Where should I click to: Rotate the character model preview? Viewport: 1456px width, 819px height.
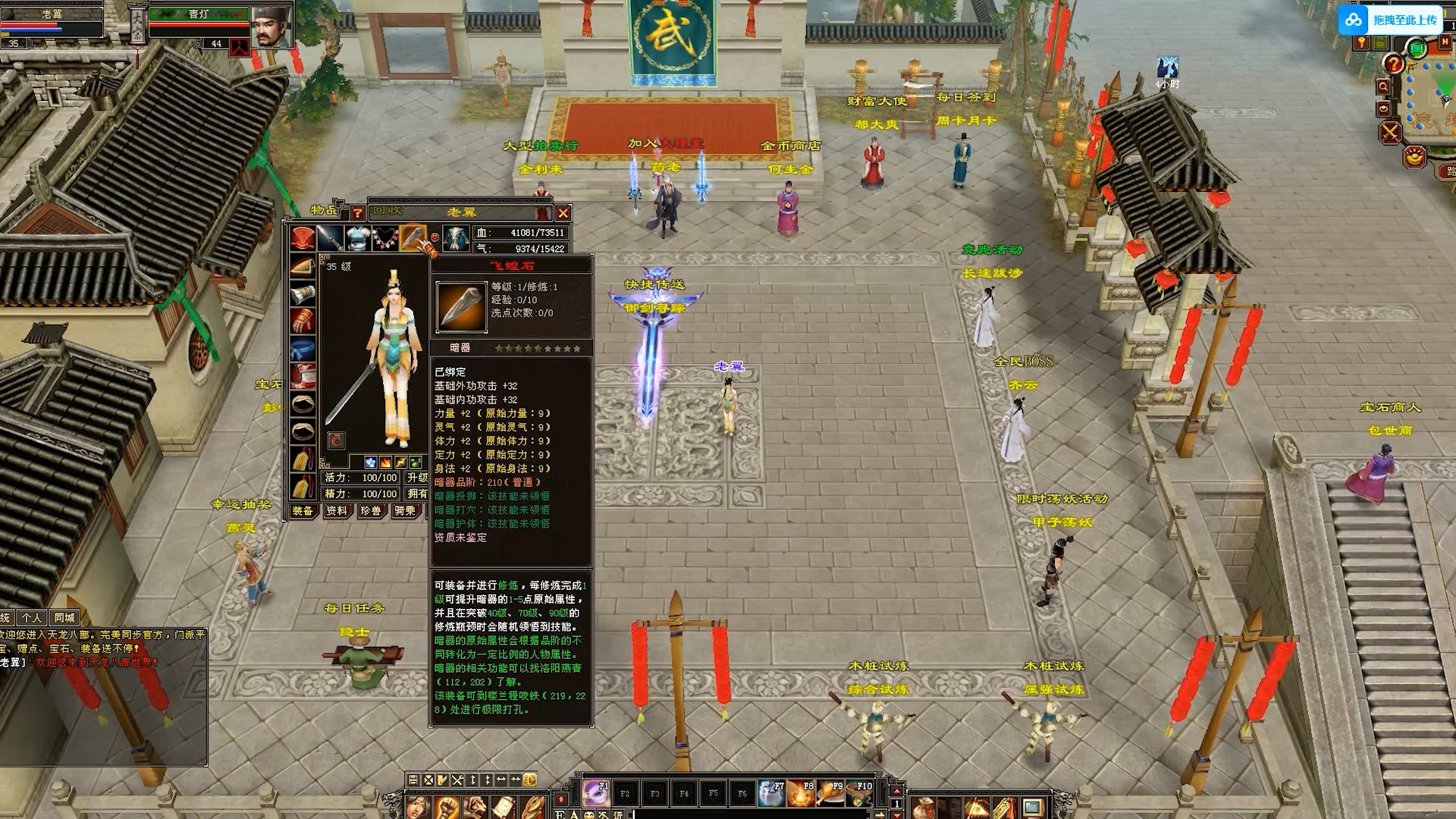336,441
